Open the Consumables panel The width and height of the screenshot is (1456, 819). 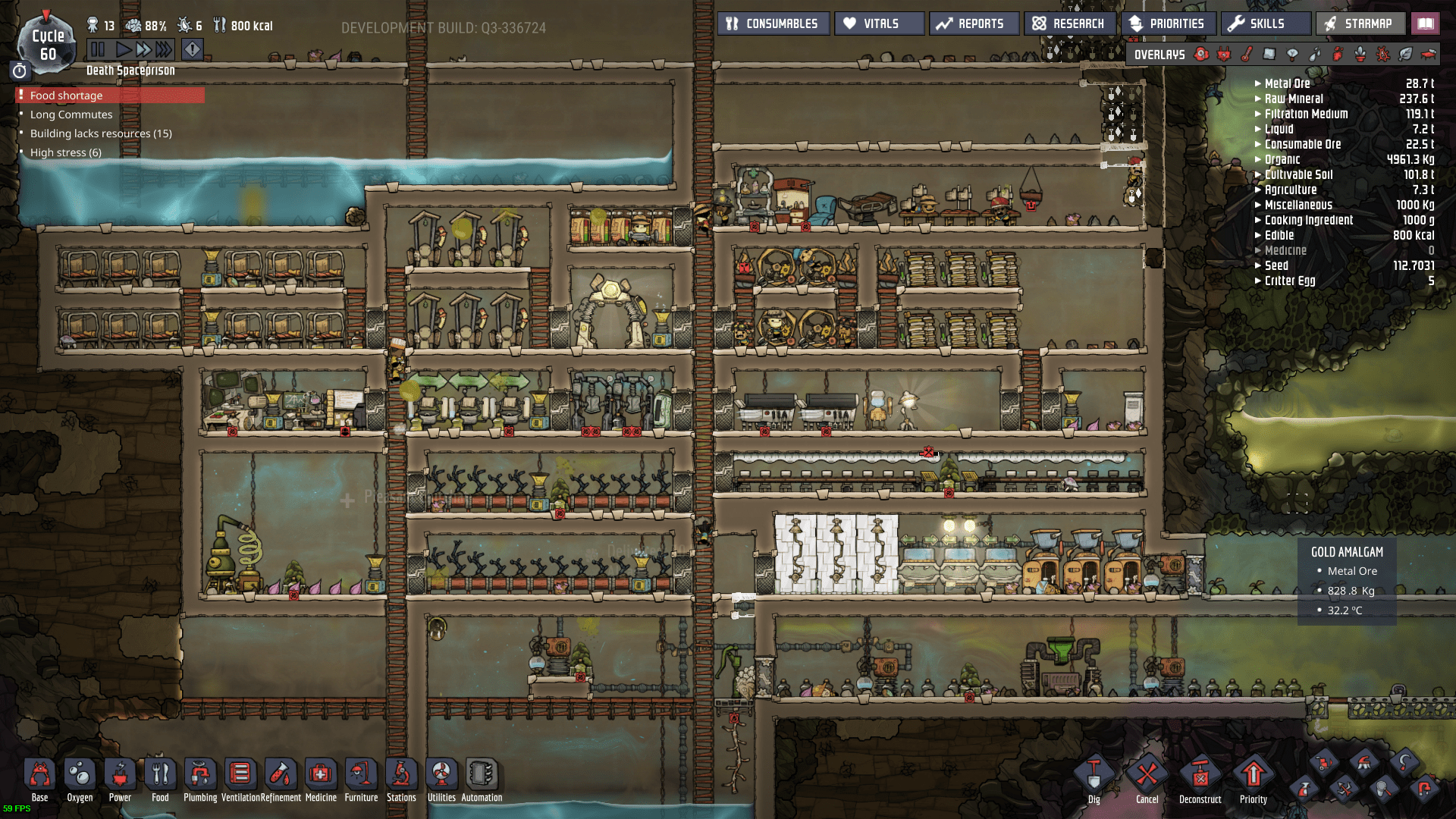[x=773, y=23]
